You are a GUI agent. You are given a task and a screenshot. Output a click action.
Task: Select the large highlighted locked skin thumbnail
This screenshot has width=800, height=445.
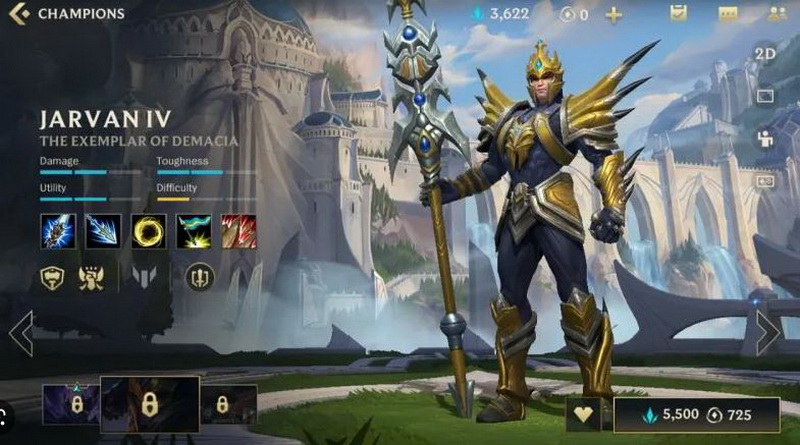click(149, 404)
